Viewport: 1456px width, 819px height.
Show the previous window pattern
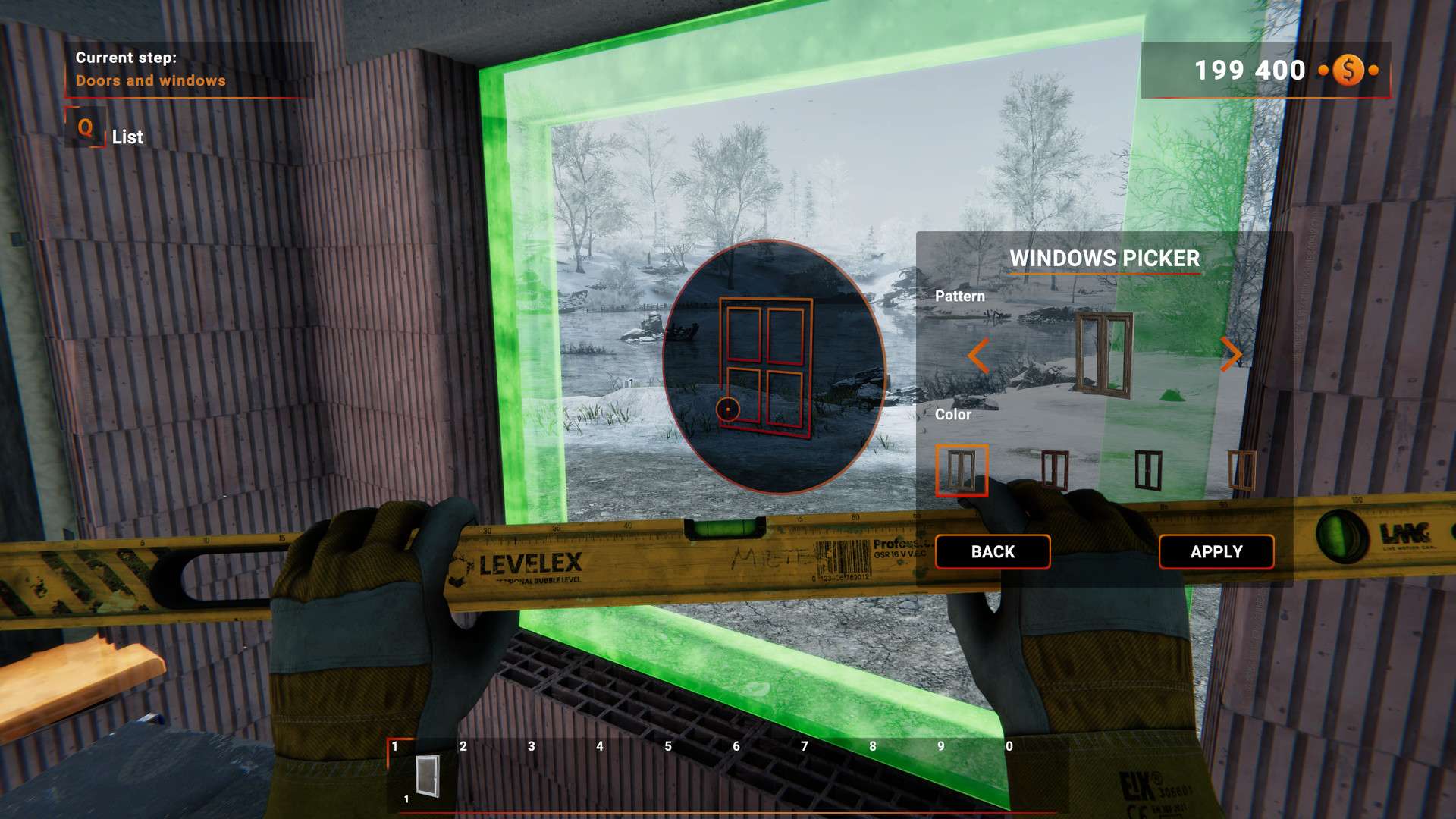978,355
